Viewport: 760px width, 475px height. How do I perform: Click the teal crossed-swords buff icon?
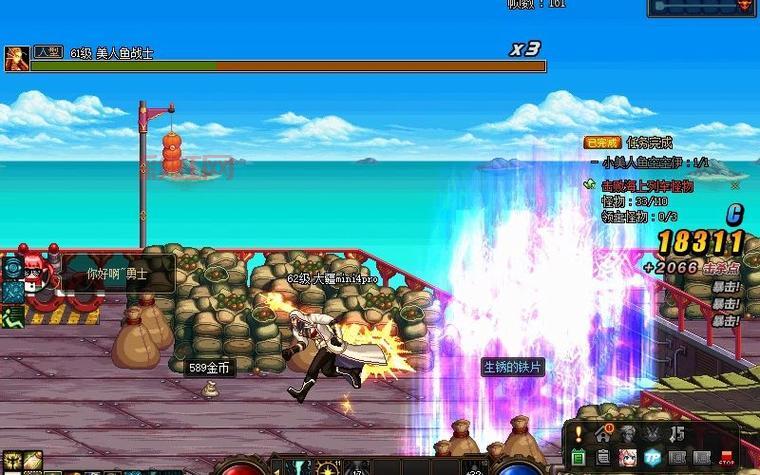12,292
